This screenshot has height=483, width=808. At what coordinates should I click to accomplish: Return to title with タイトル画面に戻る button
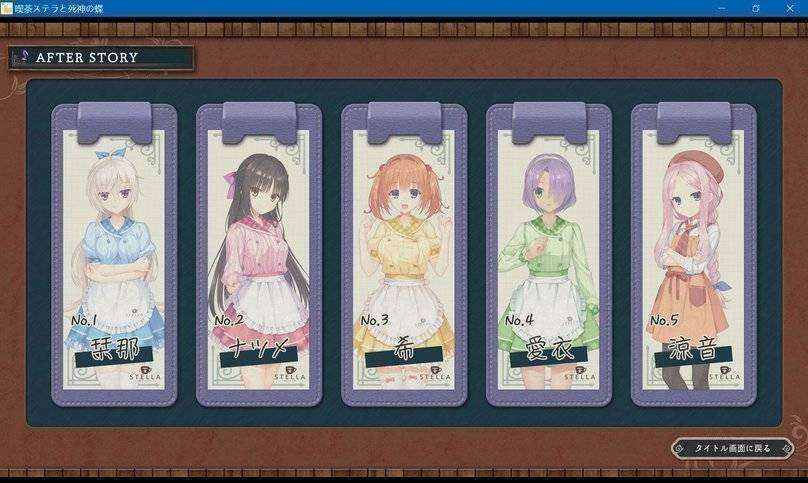tap(731, 448)
